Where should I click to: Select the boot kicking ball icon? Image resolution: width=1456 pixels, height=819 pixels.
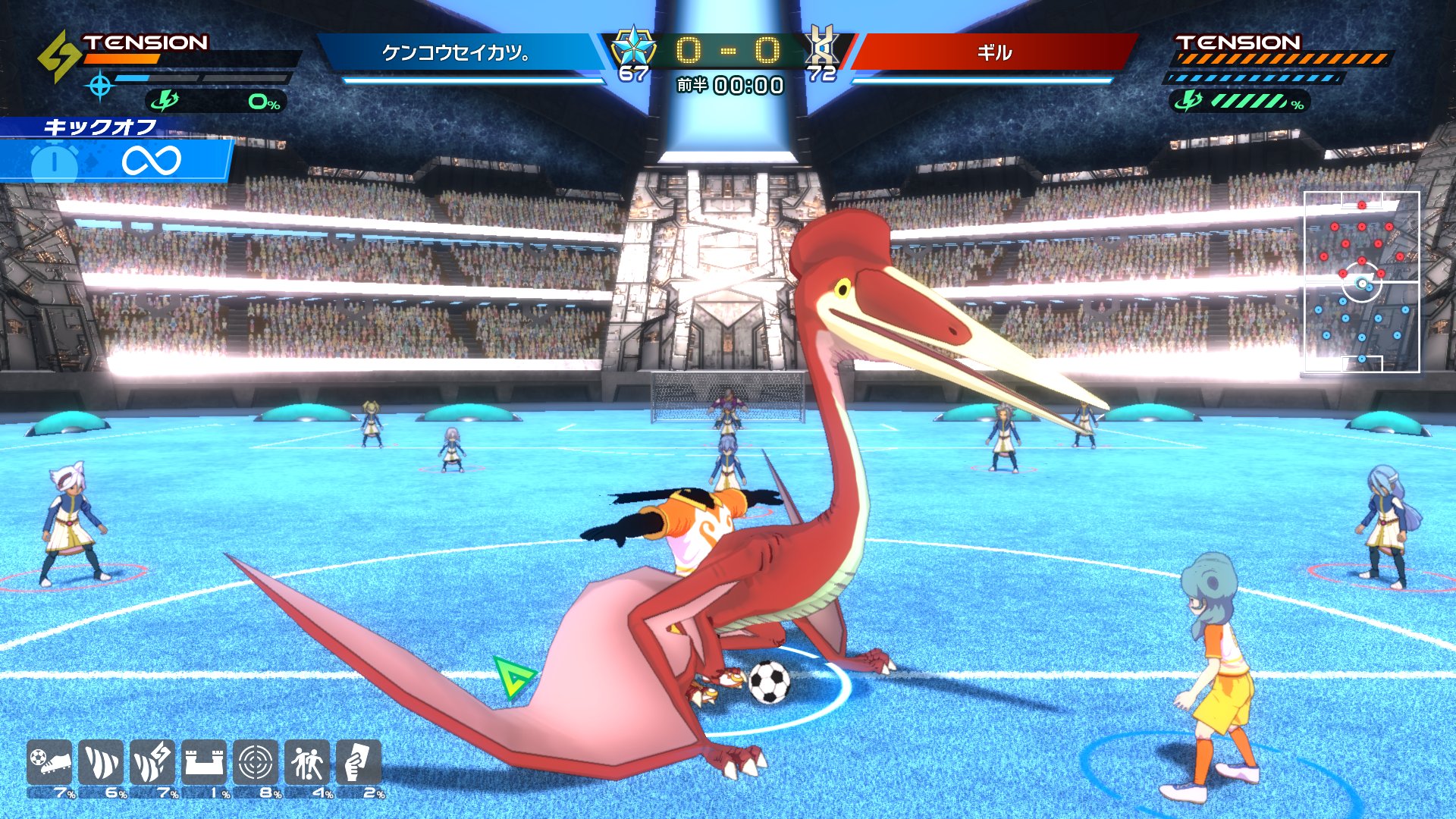point(50,762)
